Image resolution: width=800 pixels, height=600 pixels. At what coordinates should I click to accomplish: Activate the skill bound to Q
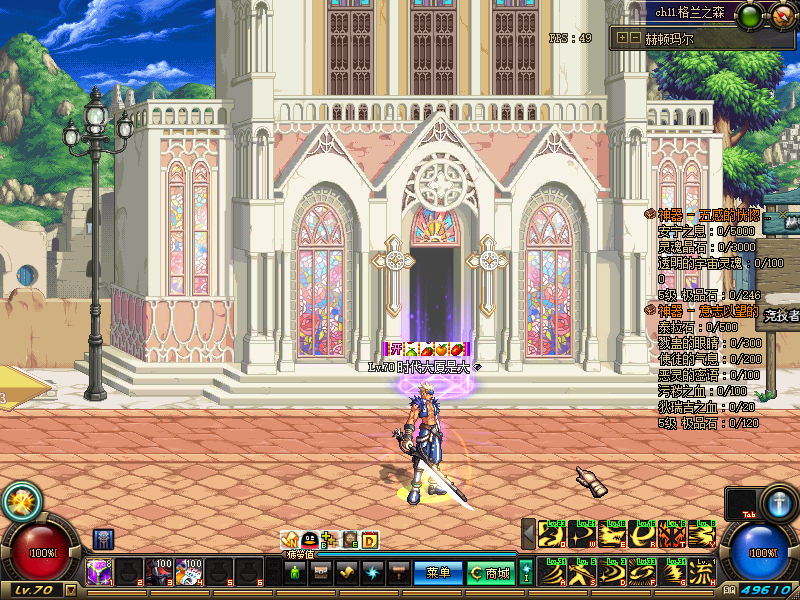pos(551,536)
